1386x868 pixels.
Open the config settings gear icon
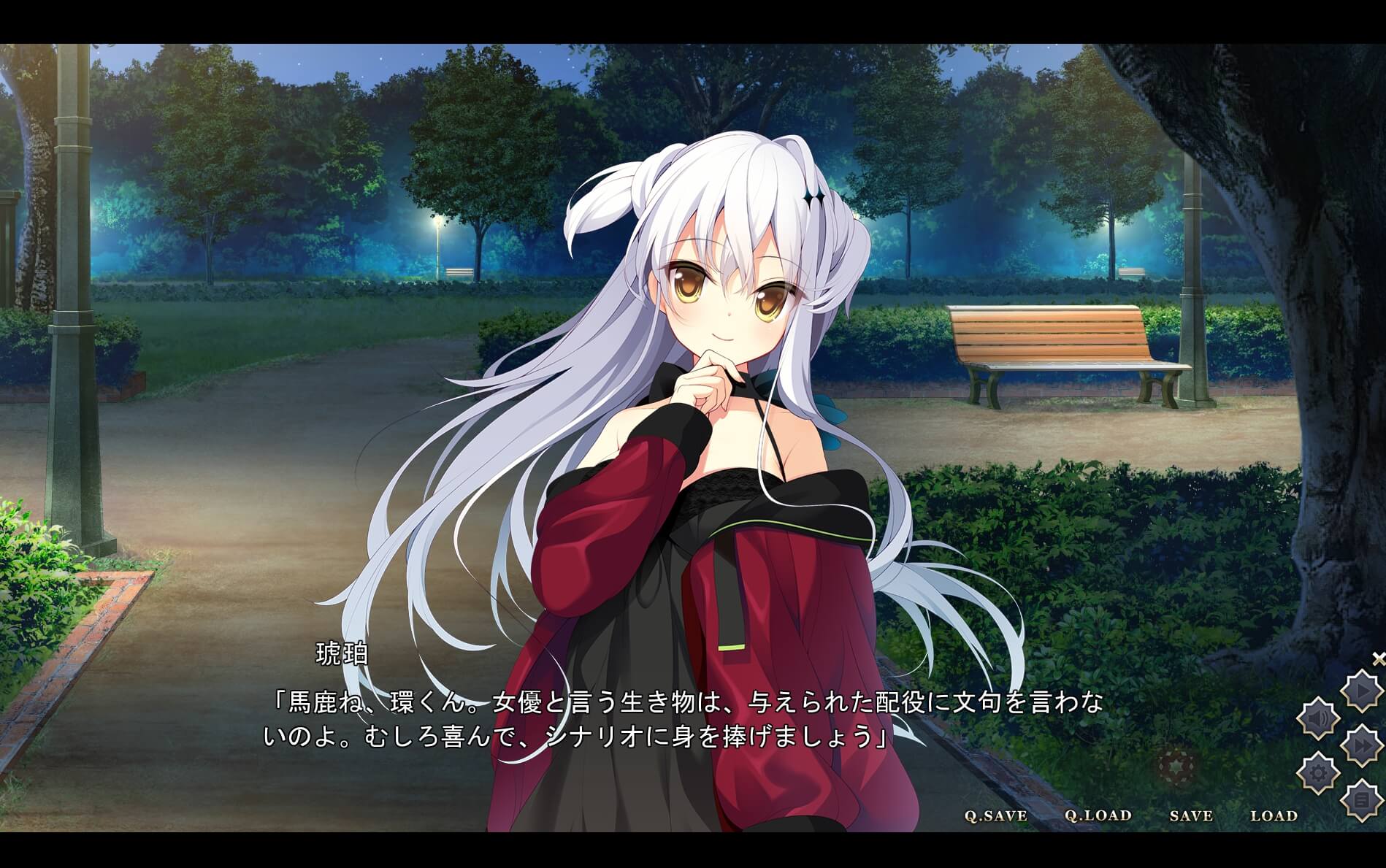click(1318, 772)
